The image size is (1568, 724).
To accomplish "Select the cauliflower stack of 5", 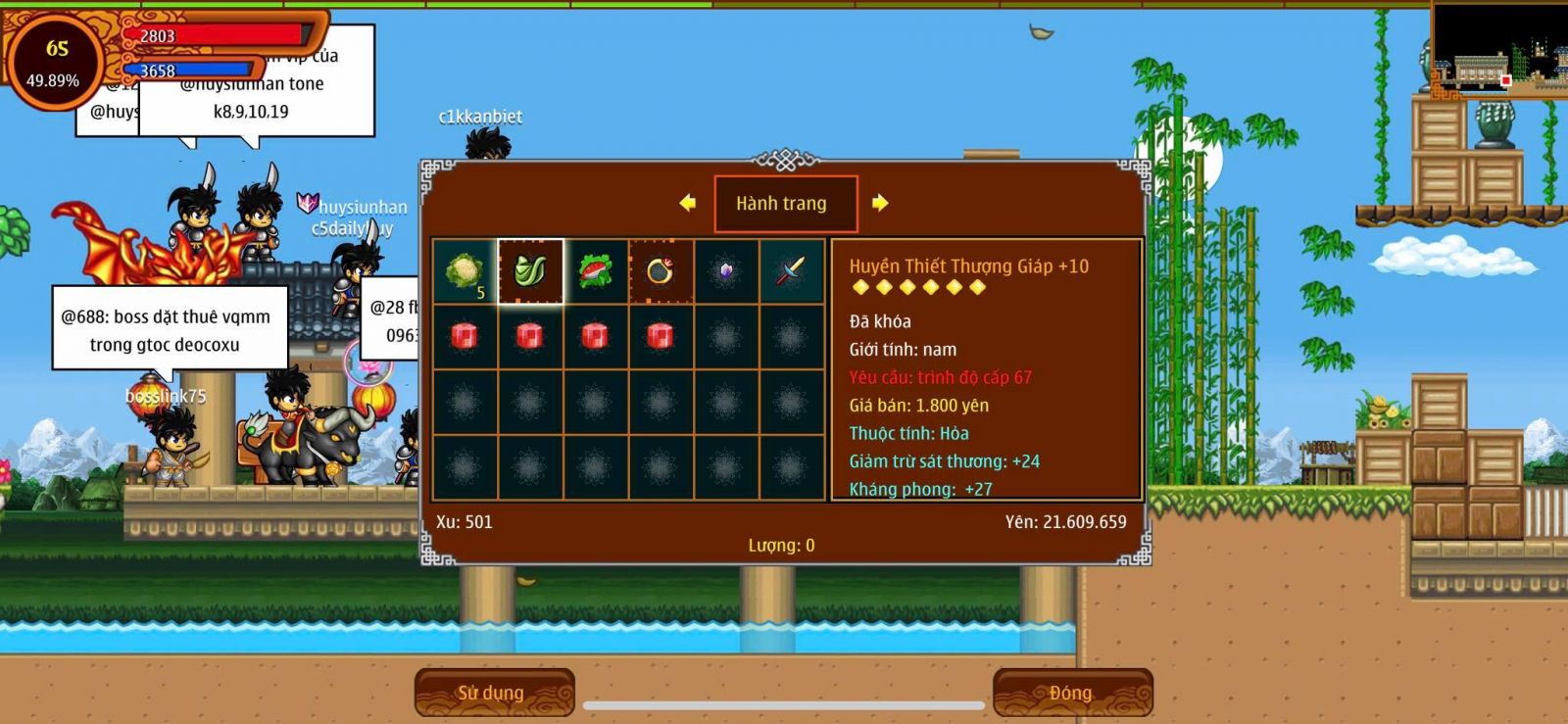I will [465, 271].
